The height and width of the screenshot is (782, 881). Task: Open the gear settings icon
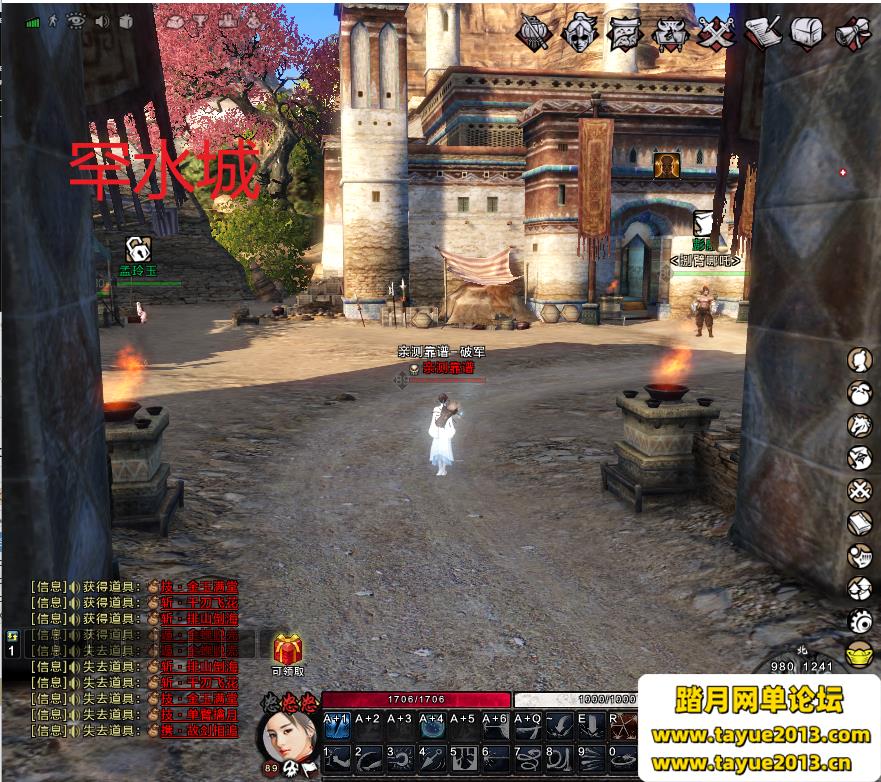[860, 621]
